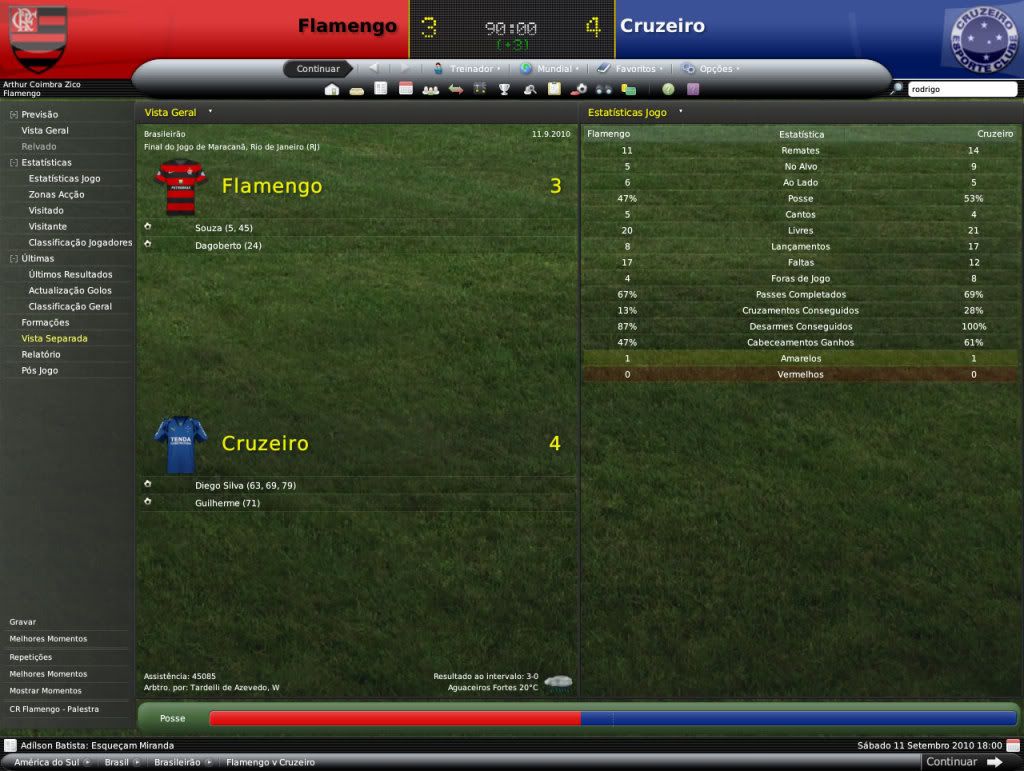Open the Formações view
The image size is (1024, 771).
tap(45, 322)
